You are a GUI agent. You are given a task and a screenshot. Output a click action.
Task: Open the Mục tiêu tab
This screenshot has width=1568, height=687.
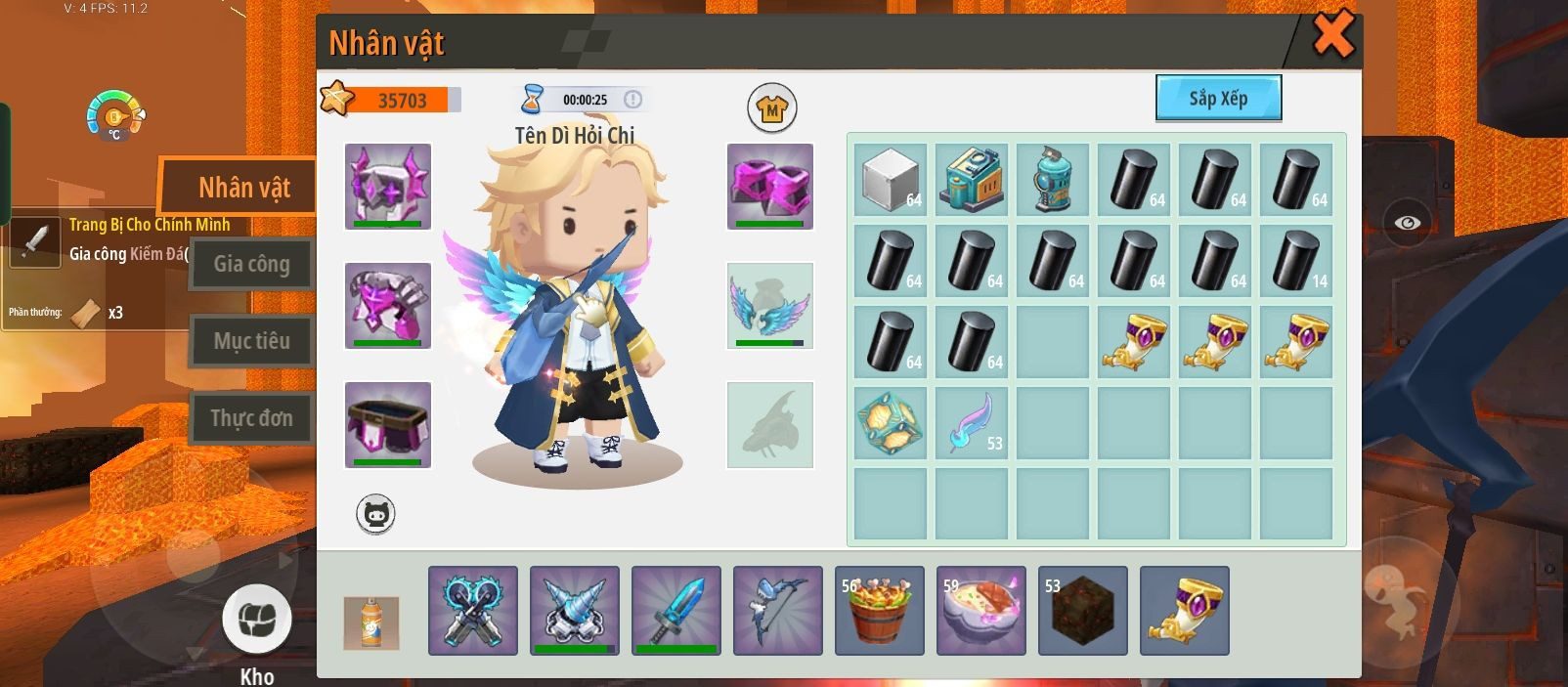(x=251, y=341)
